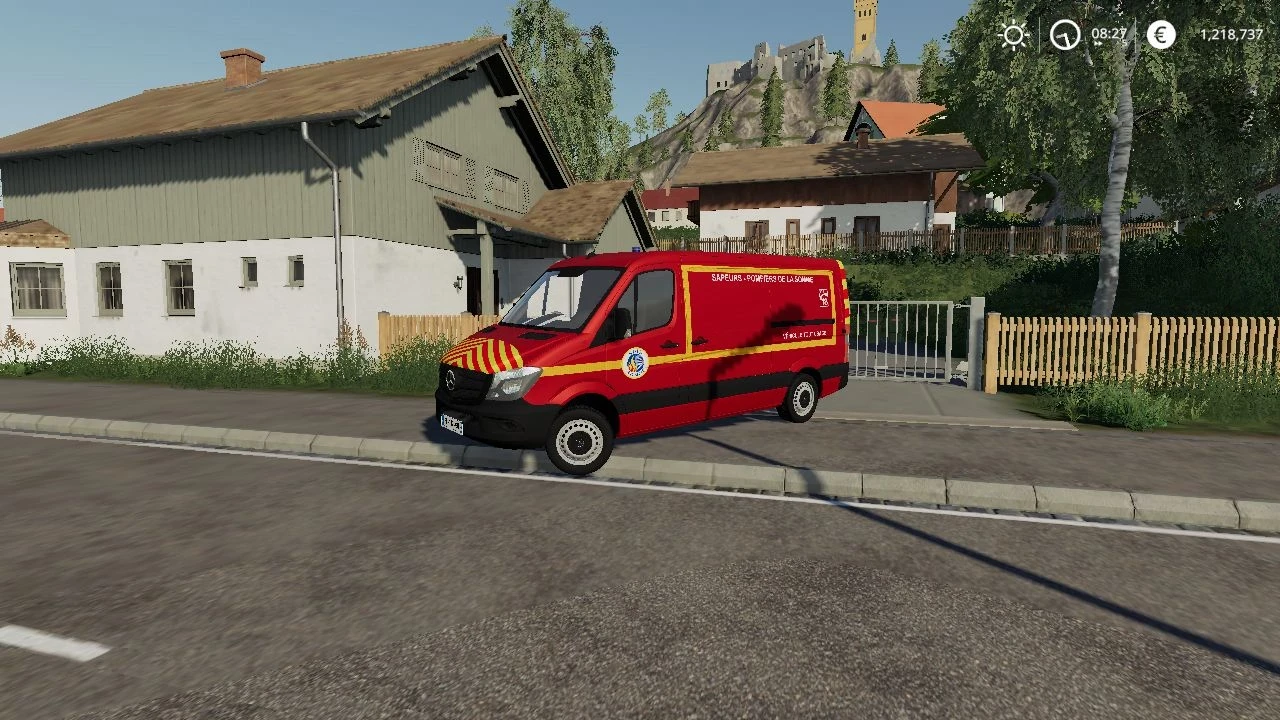
Task: Select the Mercedes star emblem on the grille
Action: (451, 380)
